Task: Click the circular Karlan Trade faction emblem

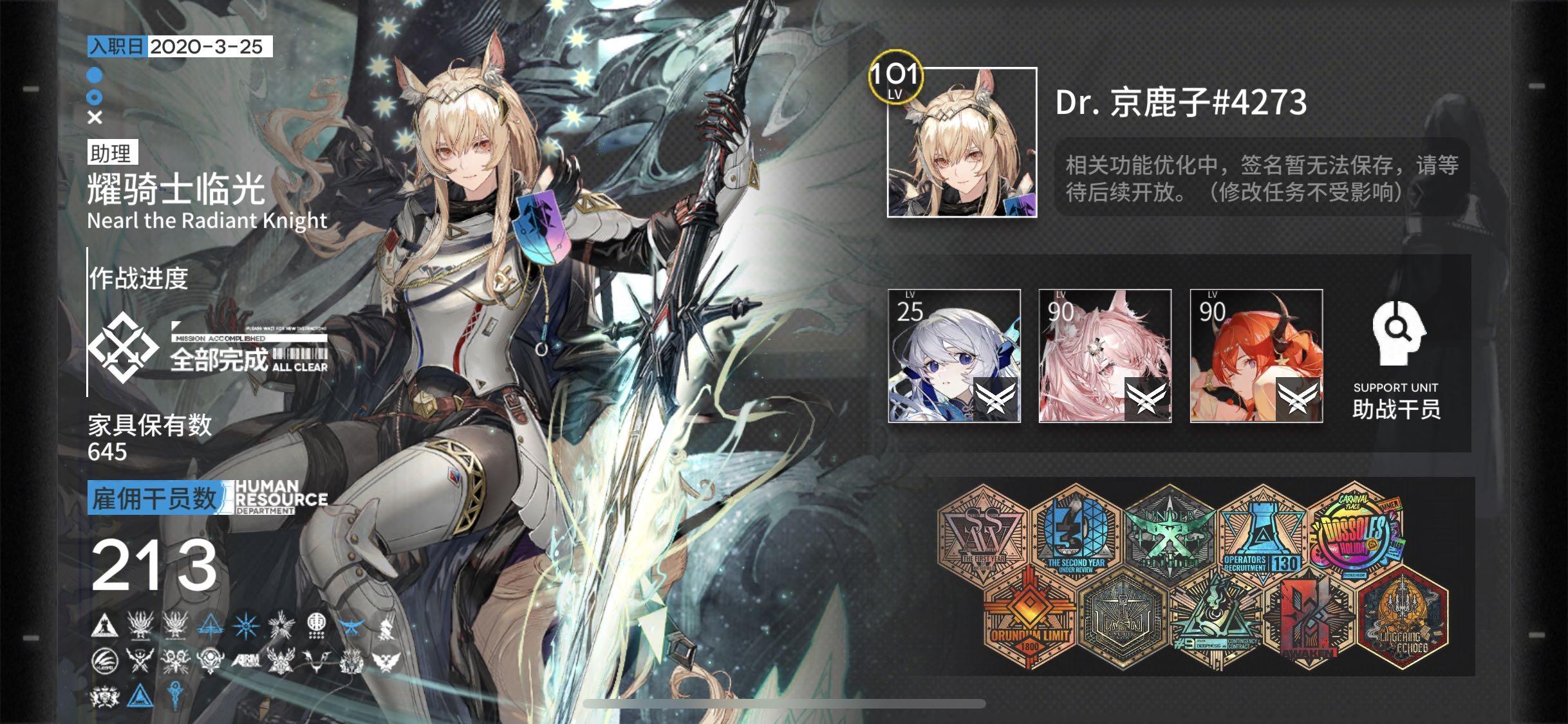Action: 104,661
